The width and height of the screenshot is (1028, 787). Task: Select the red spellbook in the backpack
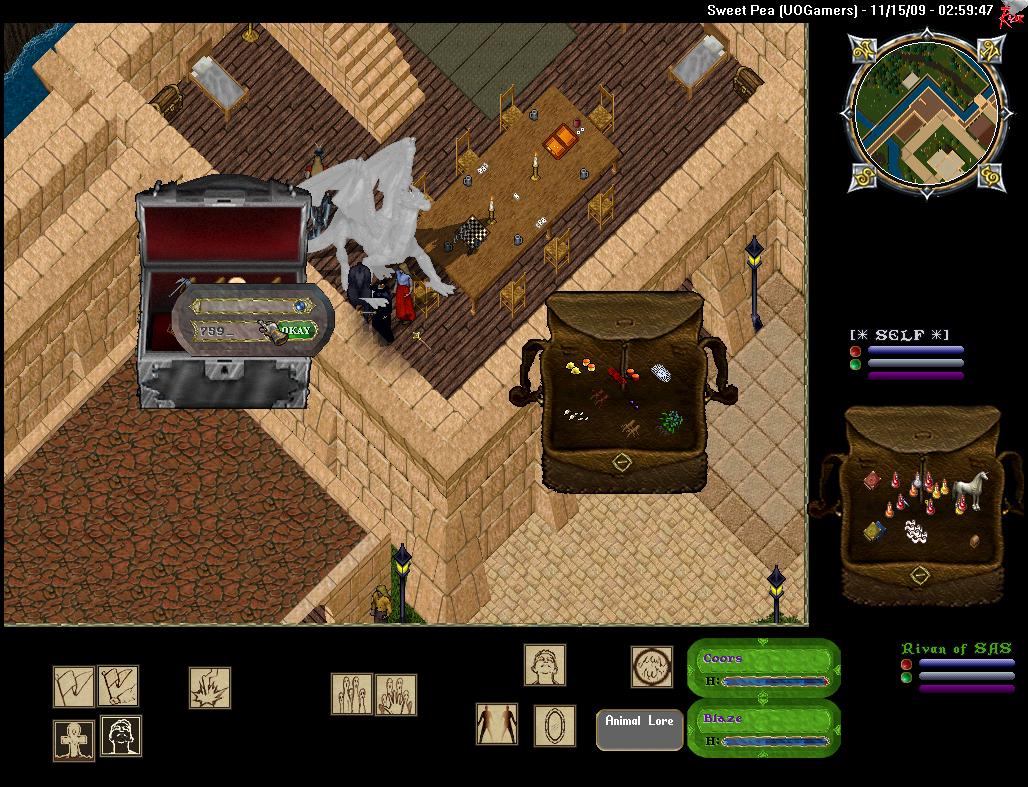[x=872, y=480]
